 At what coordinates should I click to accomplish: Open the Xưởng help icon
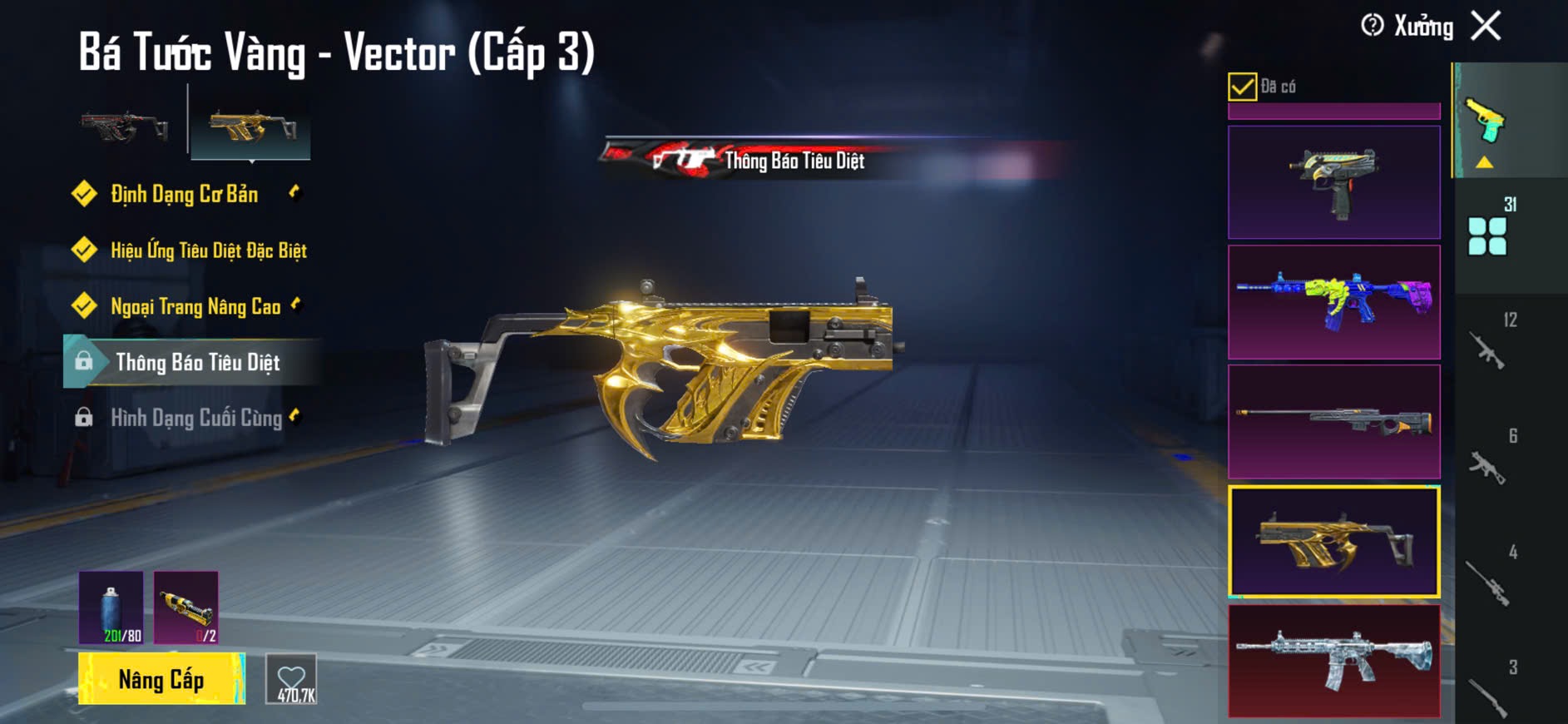tap(1372, 26)
